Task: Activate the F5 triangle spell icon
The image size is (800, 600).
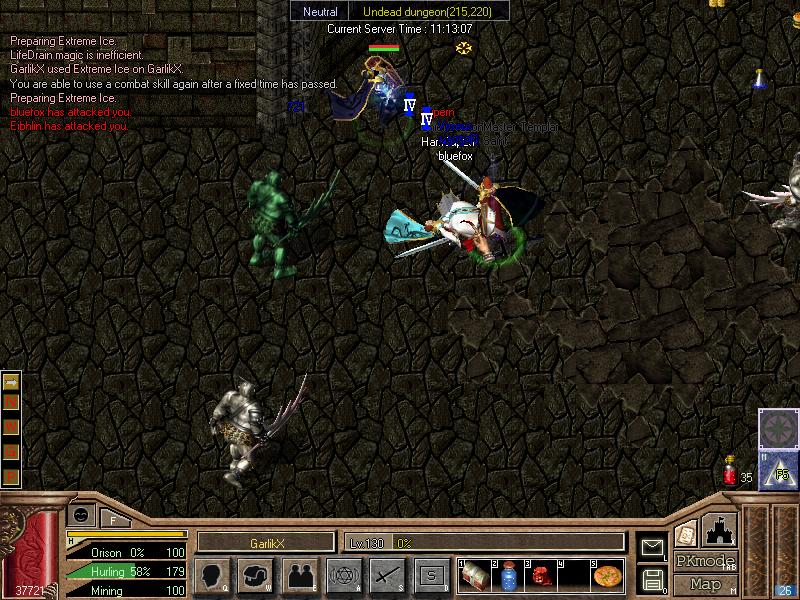Action: [778, 470]
